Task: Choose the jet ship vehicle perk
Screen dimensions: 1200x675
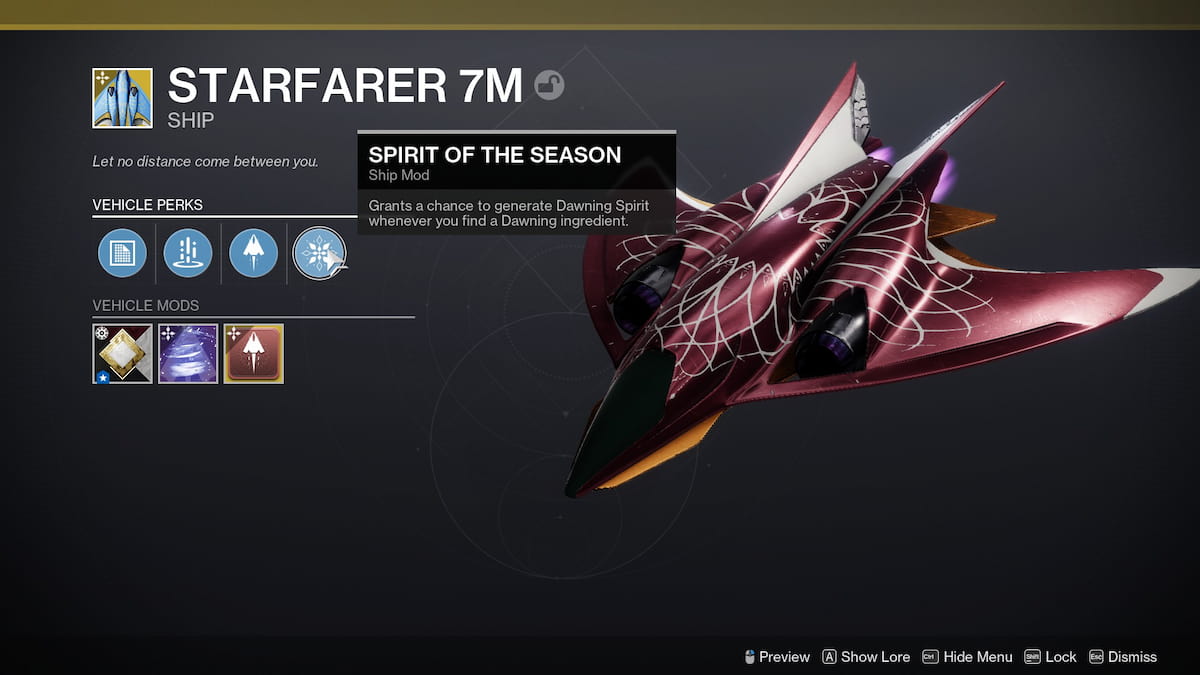Action: [253, 253]
